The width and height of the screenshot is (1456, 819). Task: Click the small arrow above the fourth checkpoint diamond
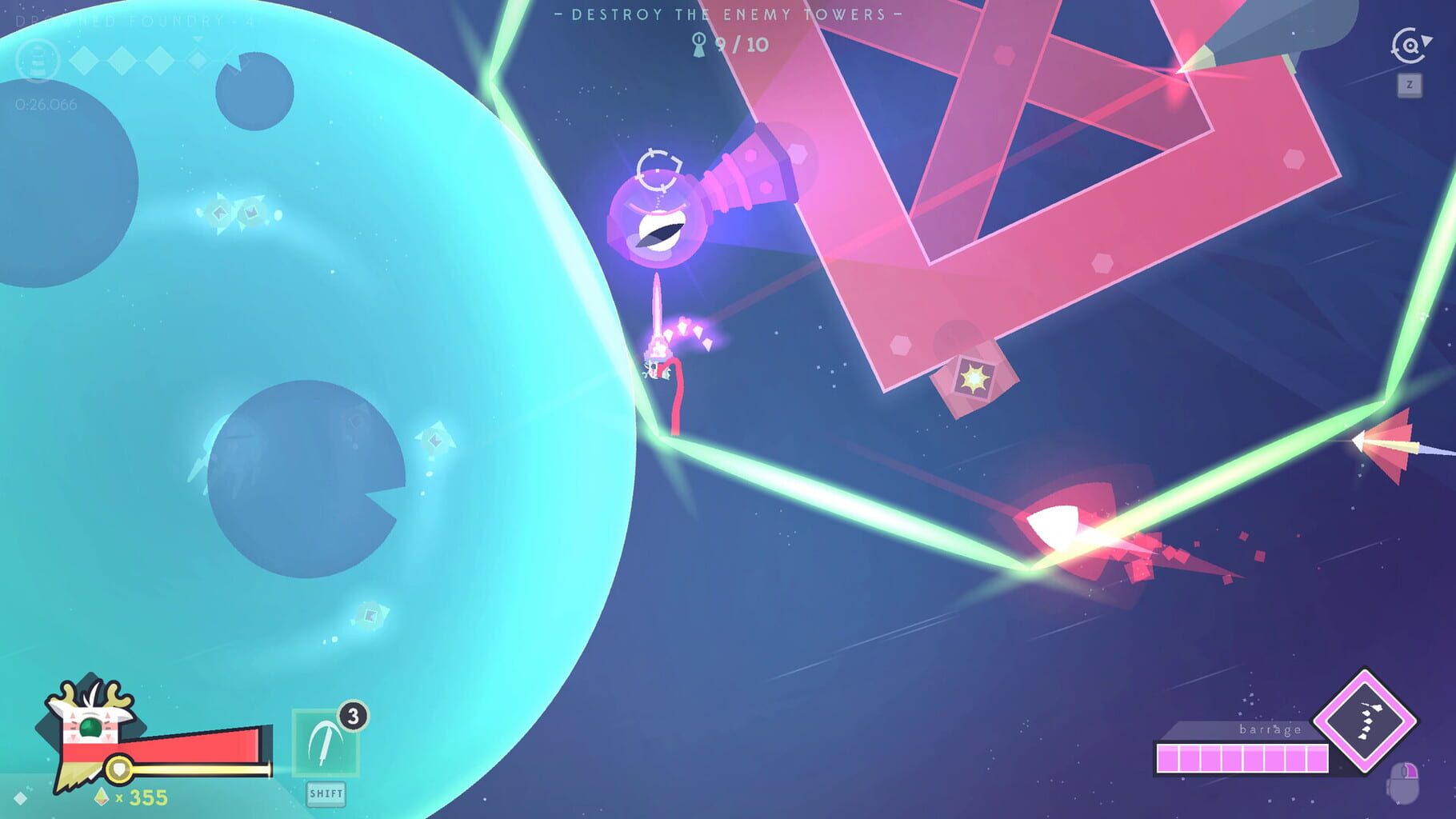point(198,41)
